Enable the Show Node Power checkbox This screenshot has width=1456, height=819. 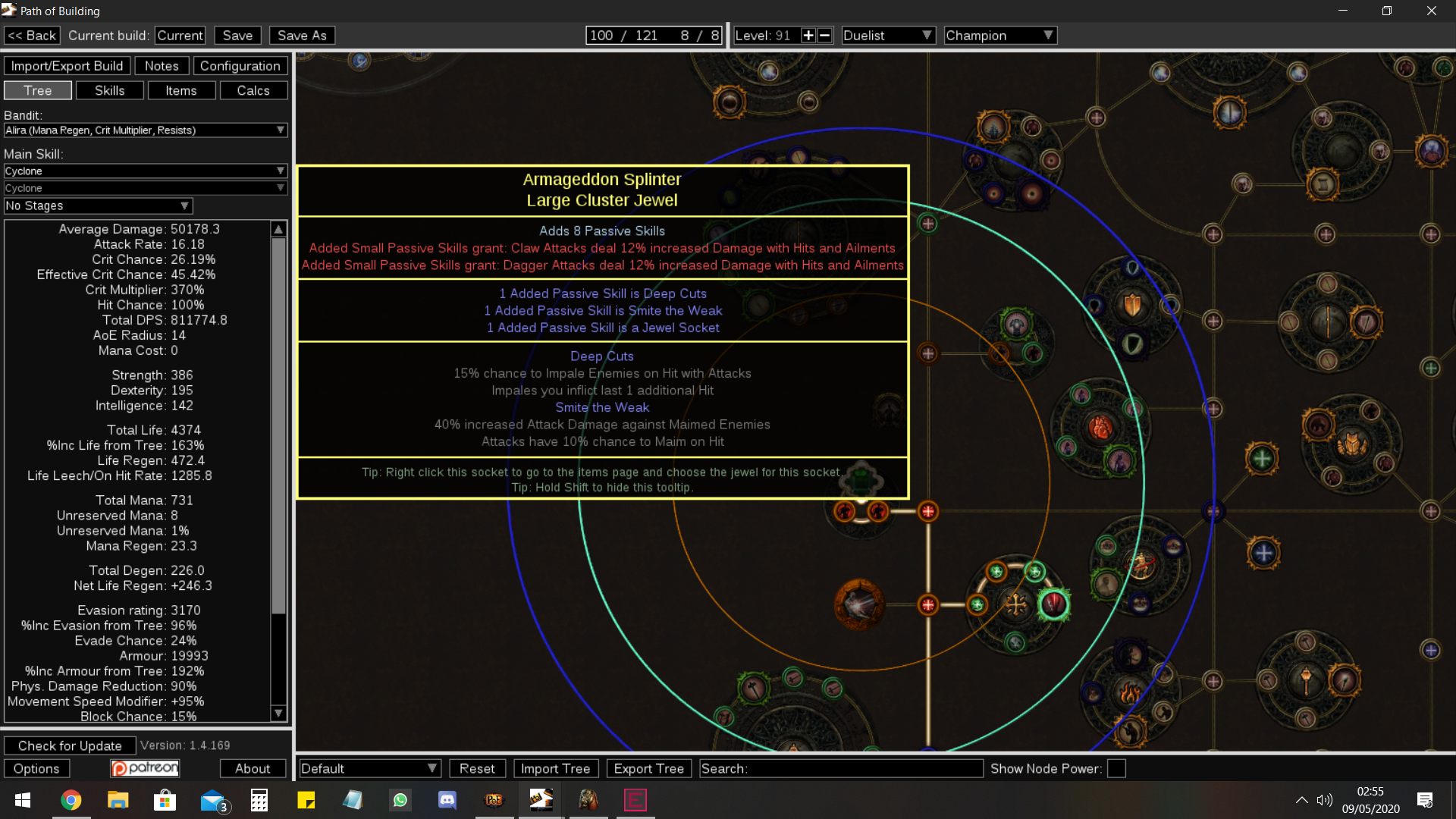coord(1116,768)
